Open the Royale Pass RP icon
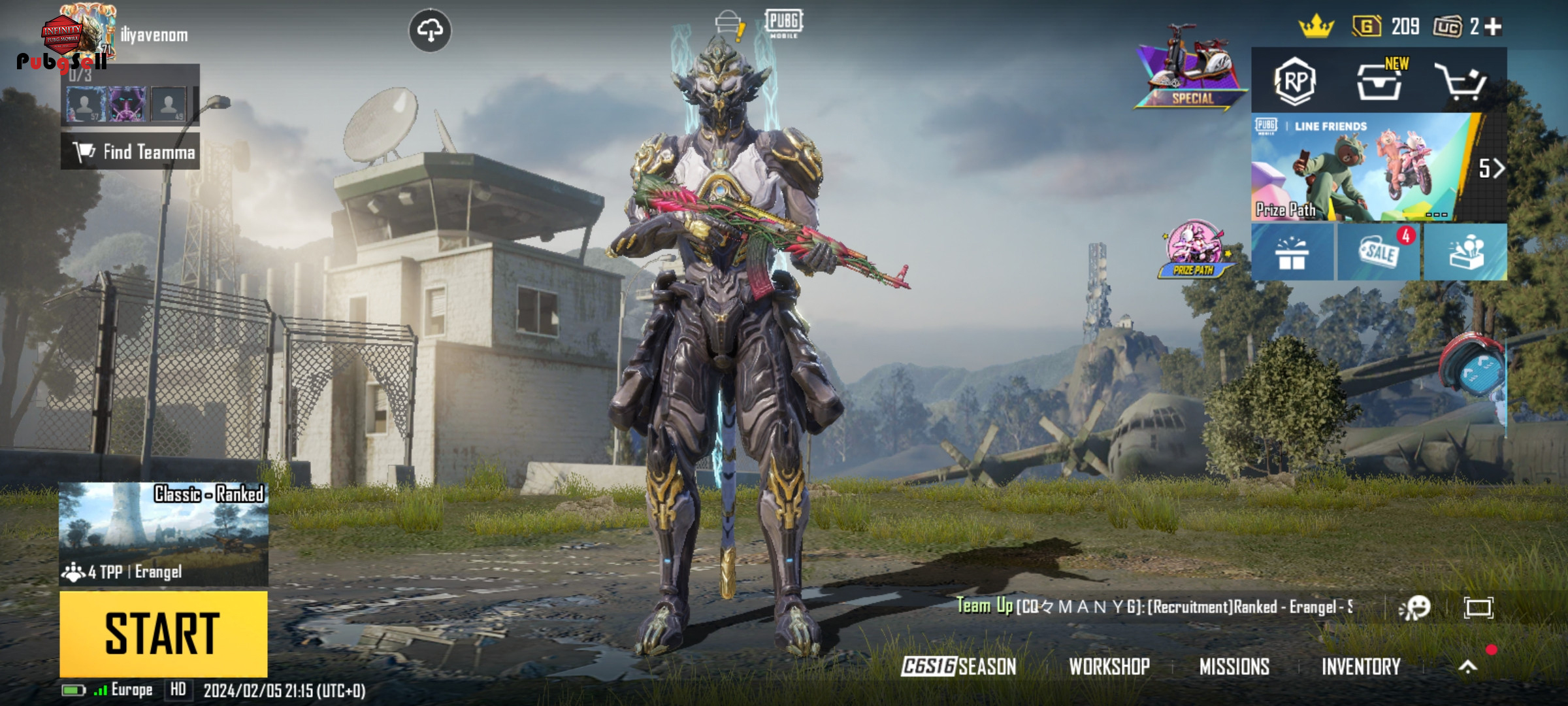This screenshot has height=706, width=1568. point(1294,82)
